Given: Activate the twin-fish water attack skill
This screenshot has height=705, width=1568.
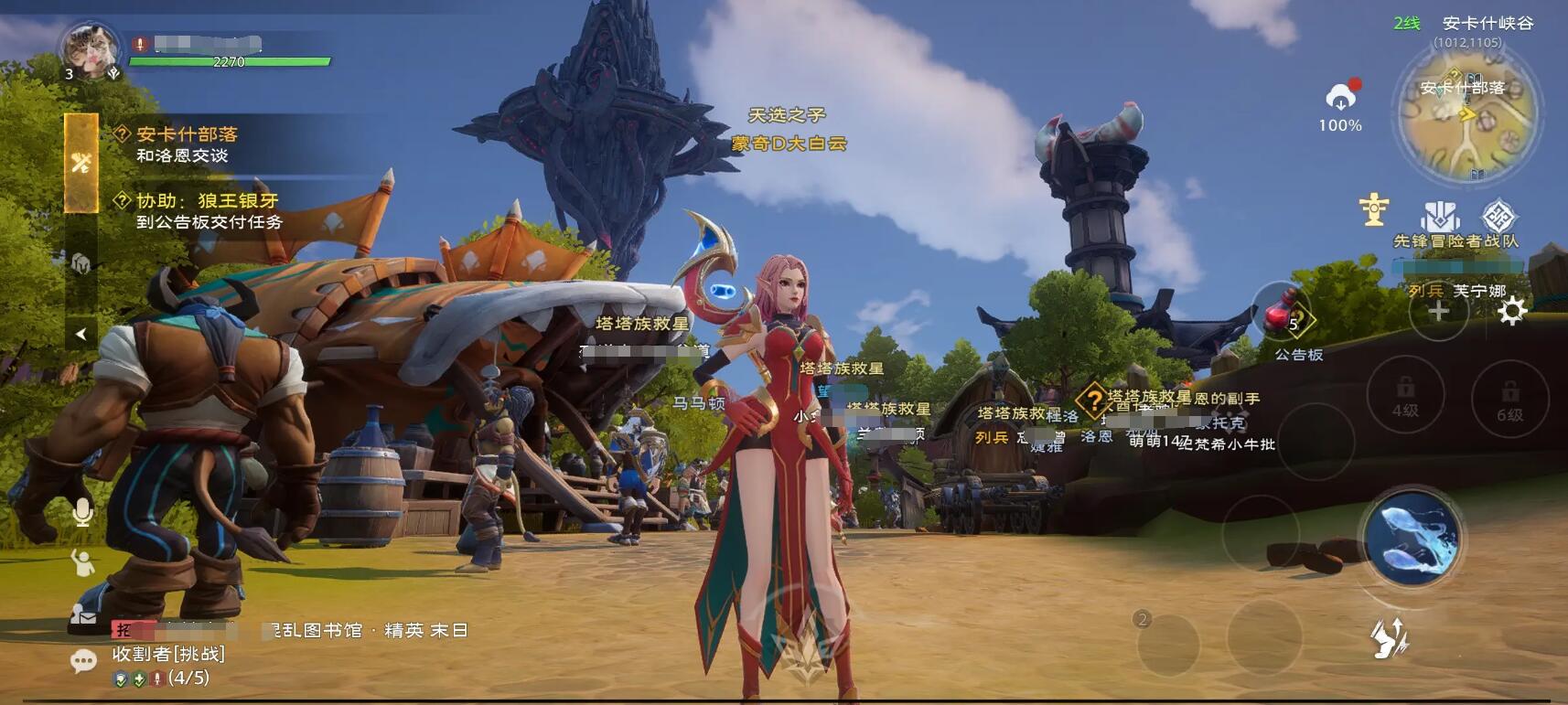Looking at the screenshot, I should (1410, 536).
